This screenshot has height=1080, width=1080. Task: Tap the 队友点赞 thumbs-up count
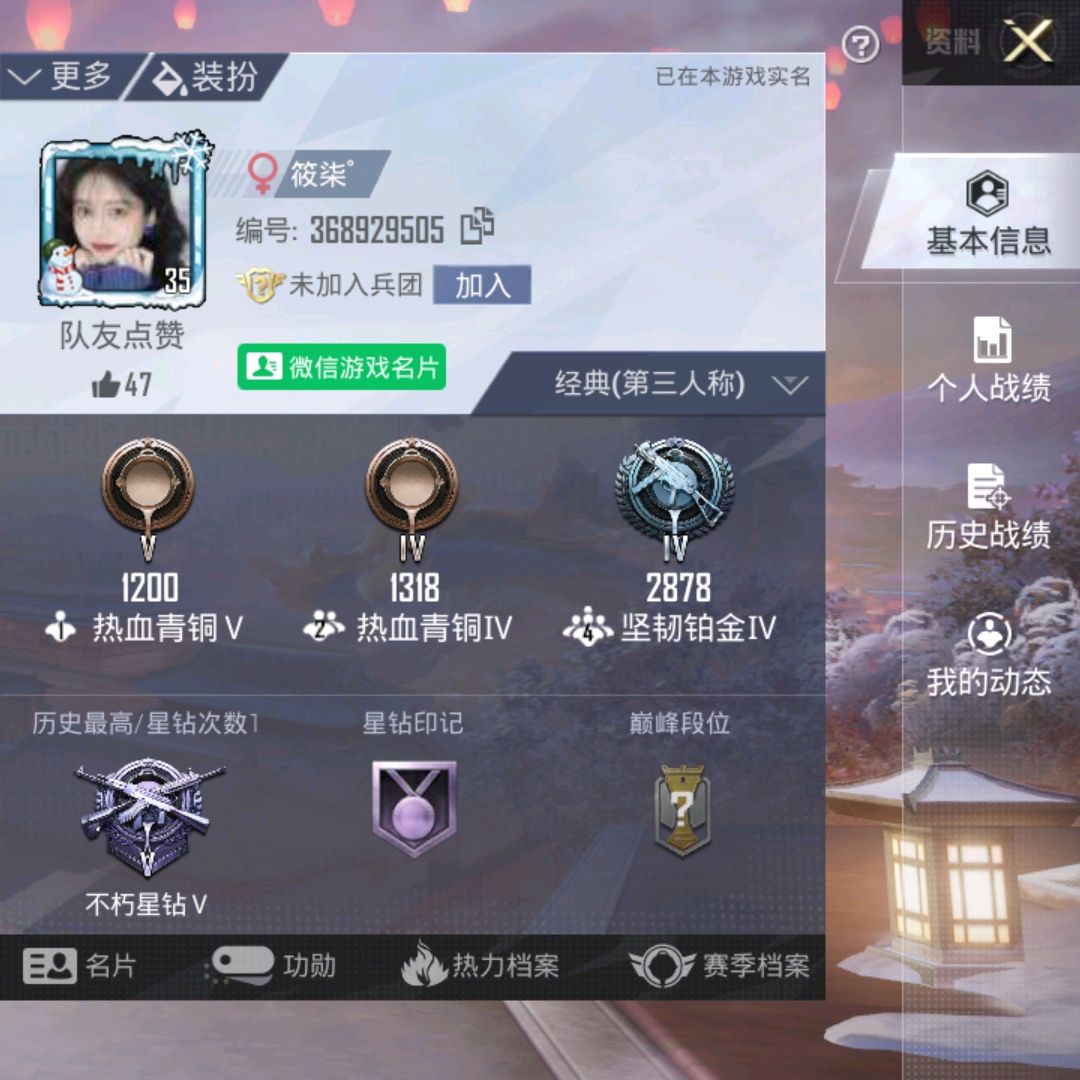tap(122, 384)
